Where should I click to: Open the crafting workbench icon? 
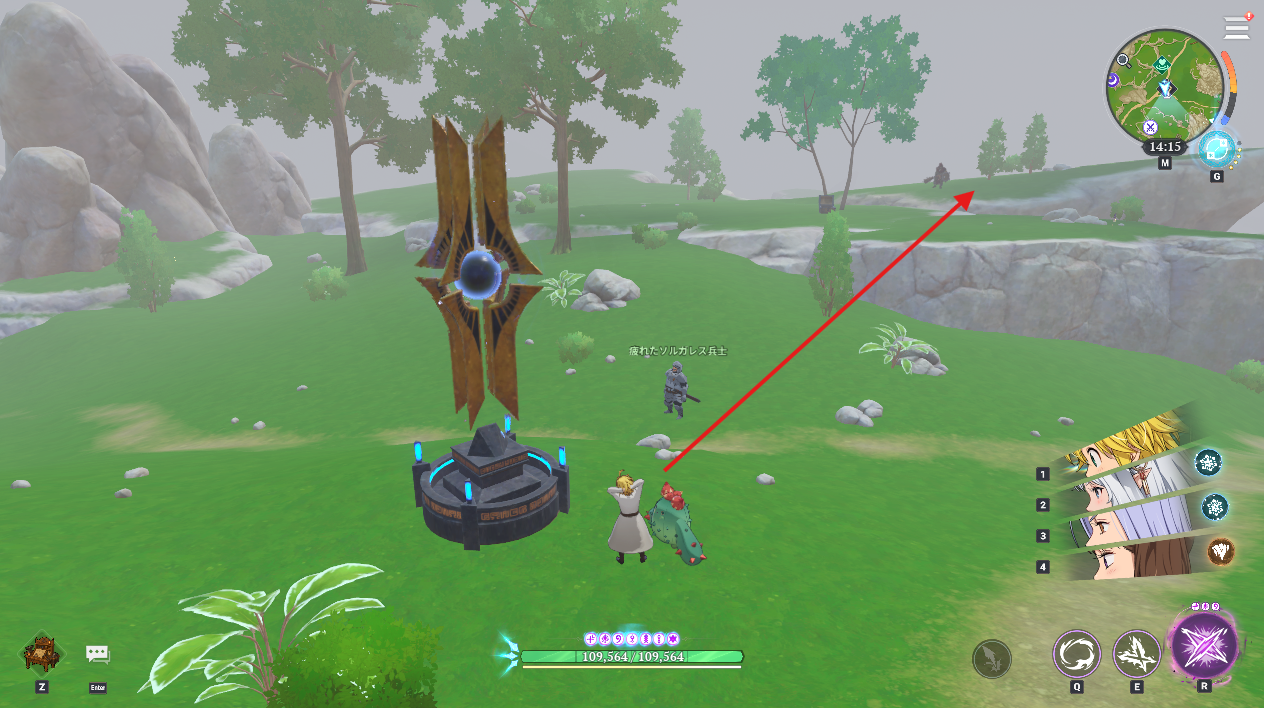pyautogui.click(x=41, y=654)
